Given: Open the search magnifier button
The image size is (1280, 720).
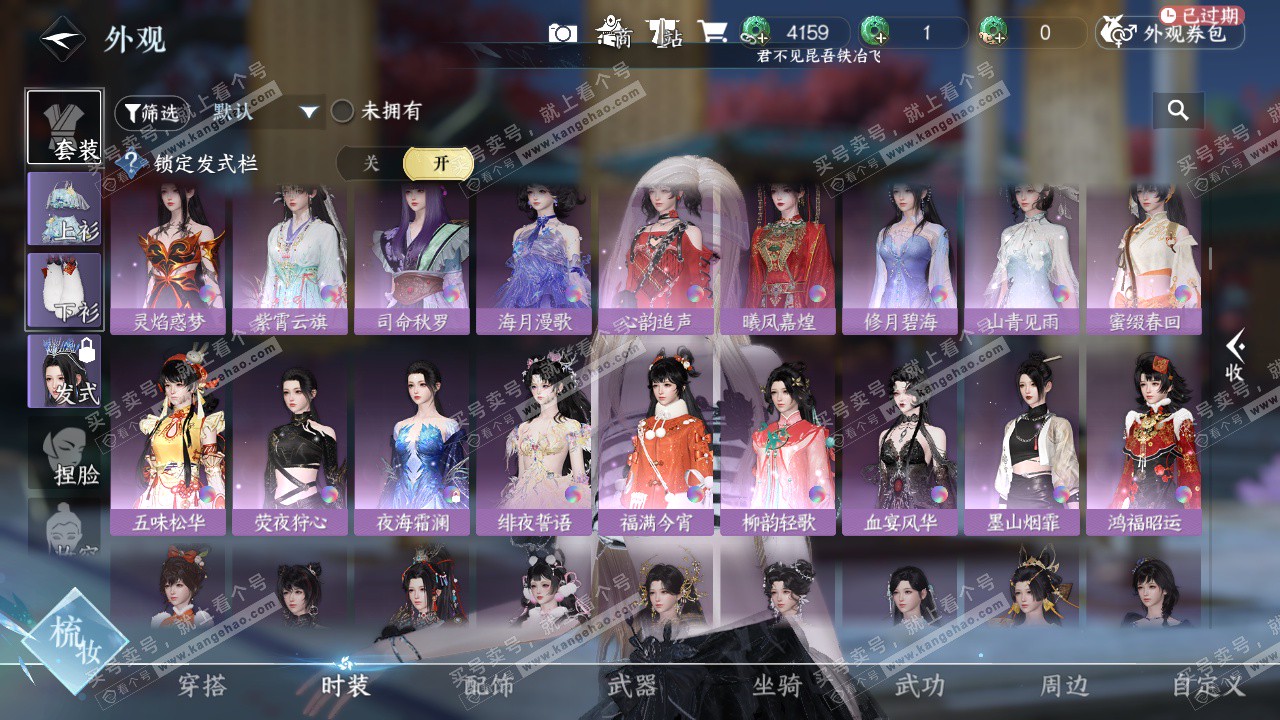Looking at the screenshot, I should coord(1178,110).
